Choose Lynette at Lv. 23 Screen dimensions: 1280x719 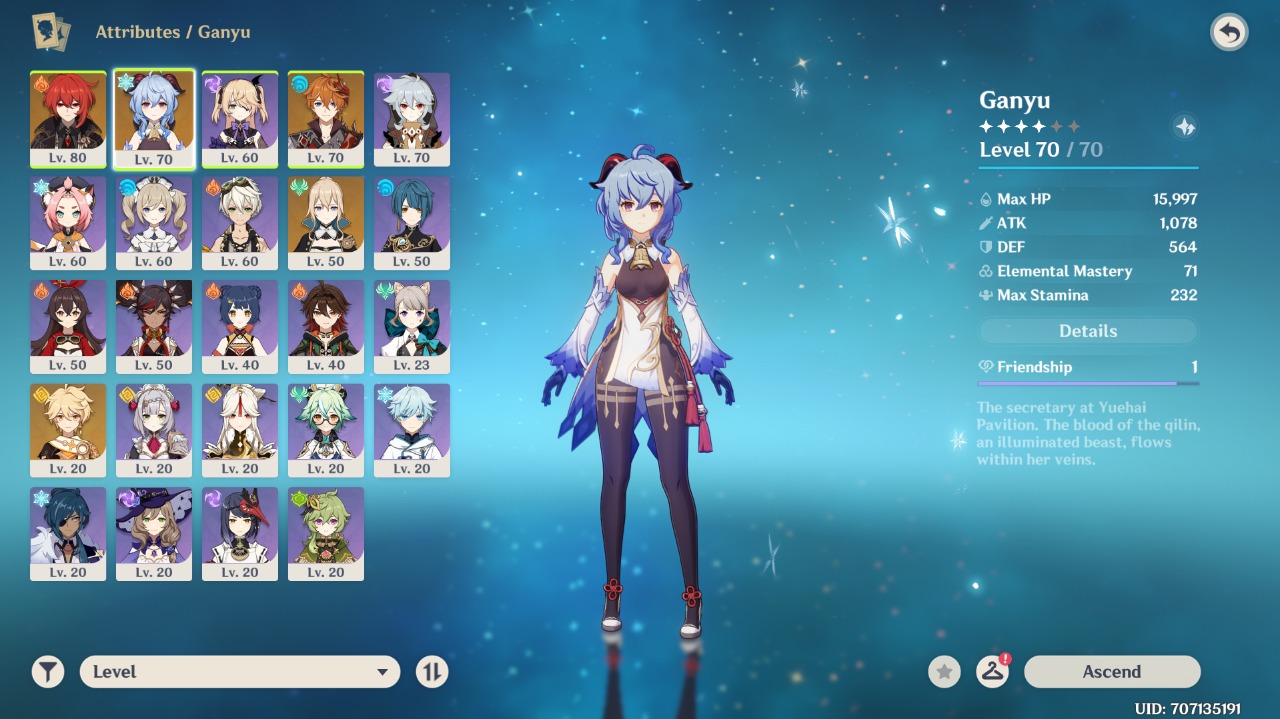click(x=412, y=326)
